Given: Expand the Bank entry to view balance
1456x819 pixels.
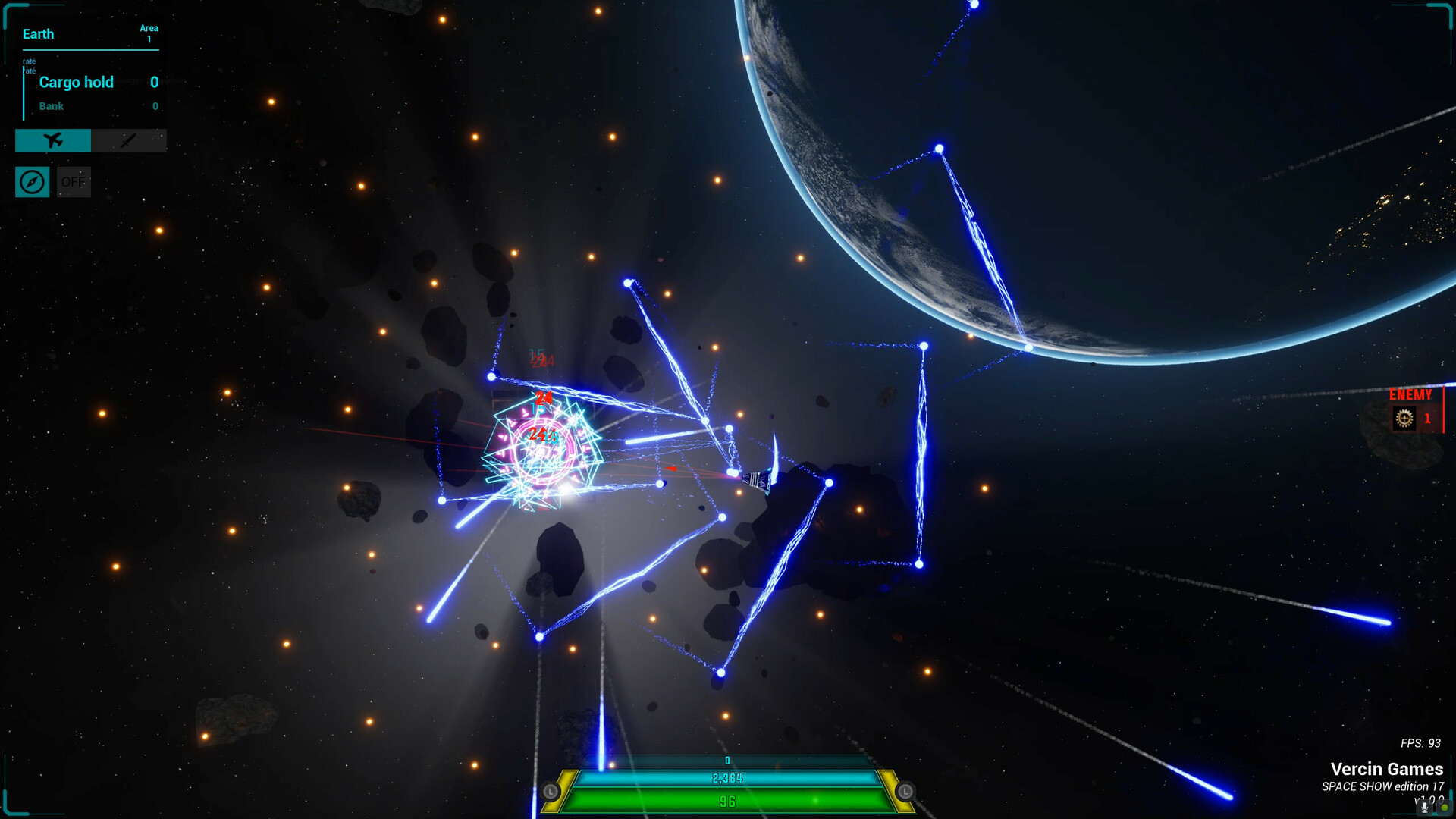Looking at the screenshot, I should pyautogui.click(x=51, y=106).
